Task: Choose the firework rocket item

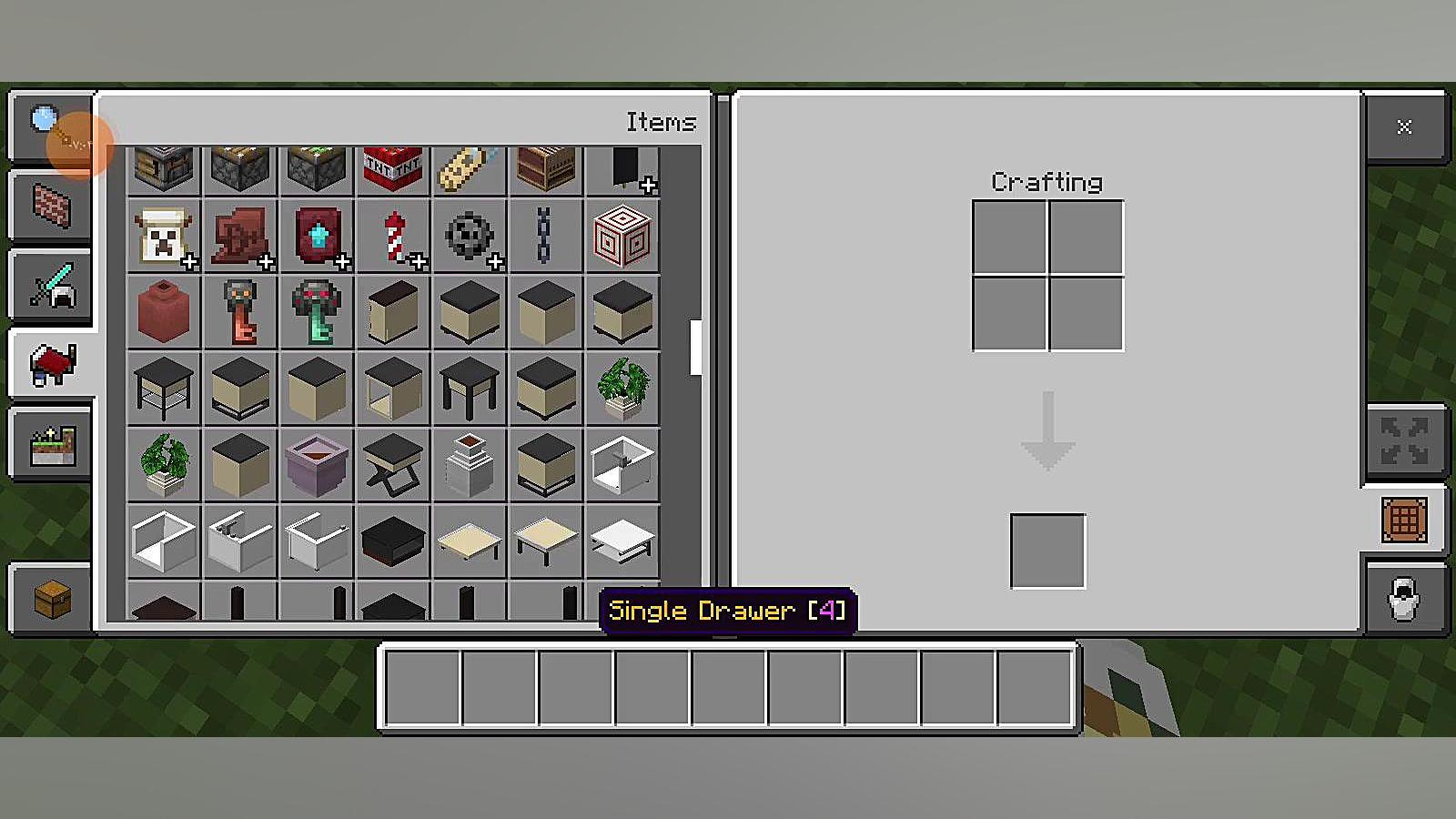Action: point(394,236)
